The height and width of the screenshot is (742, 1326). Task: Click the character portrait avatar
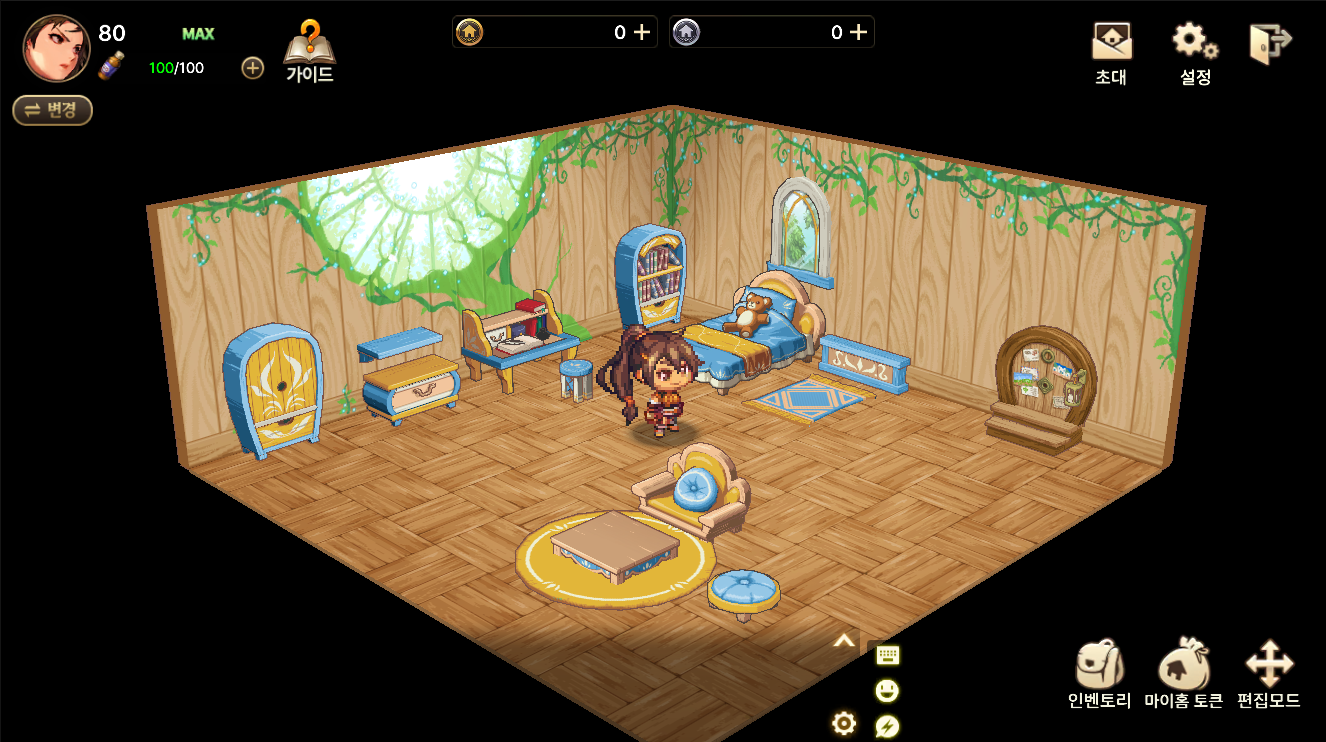pyautogui.click(x=56, y=48)
